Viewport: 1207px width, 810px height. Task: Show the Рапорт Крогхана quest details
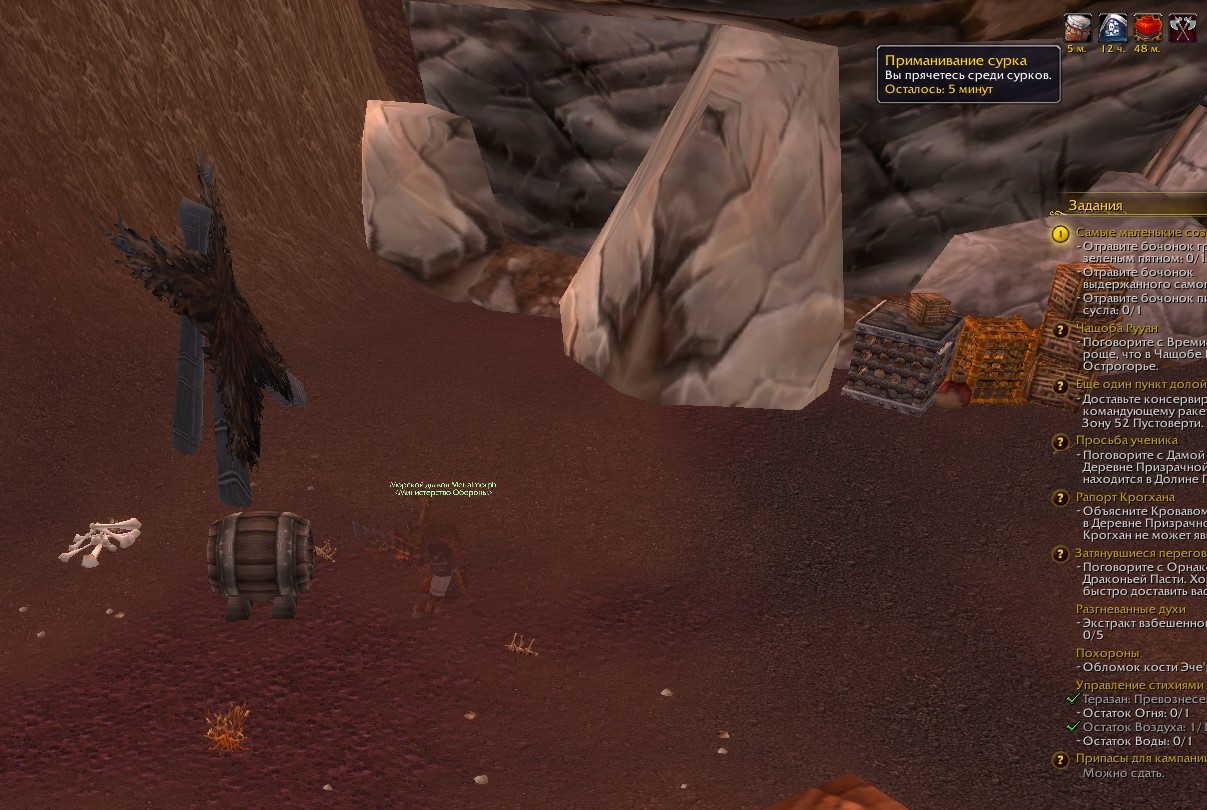pos(1125,497)
